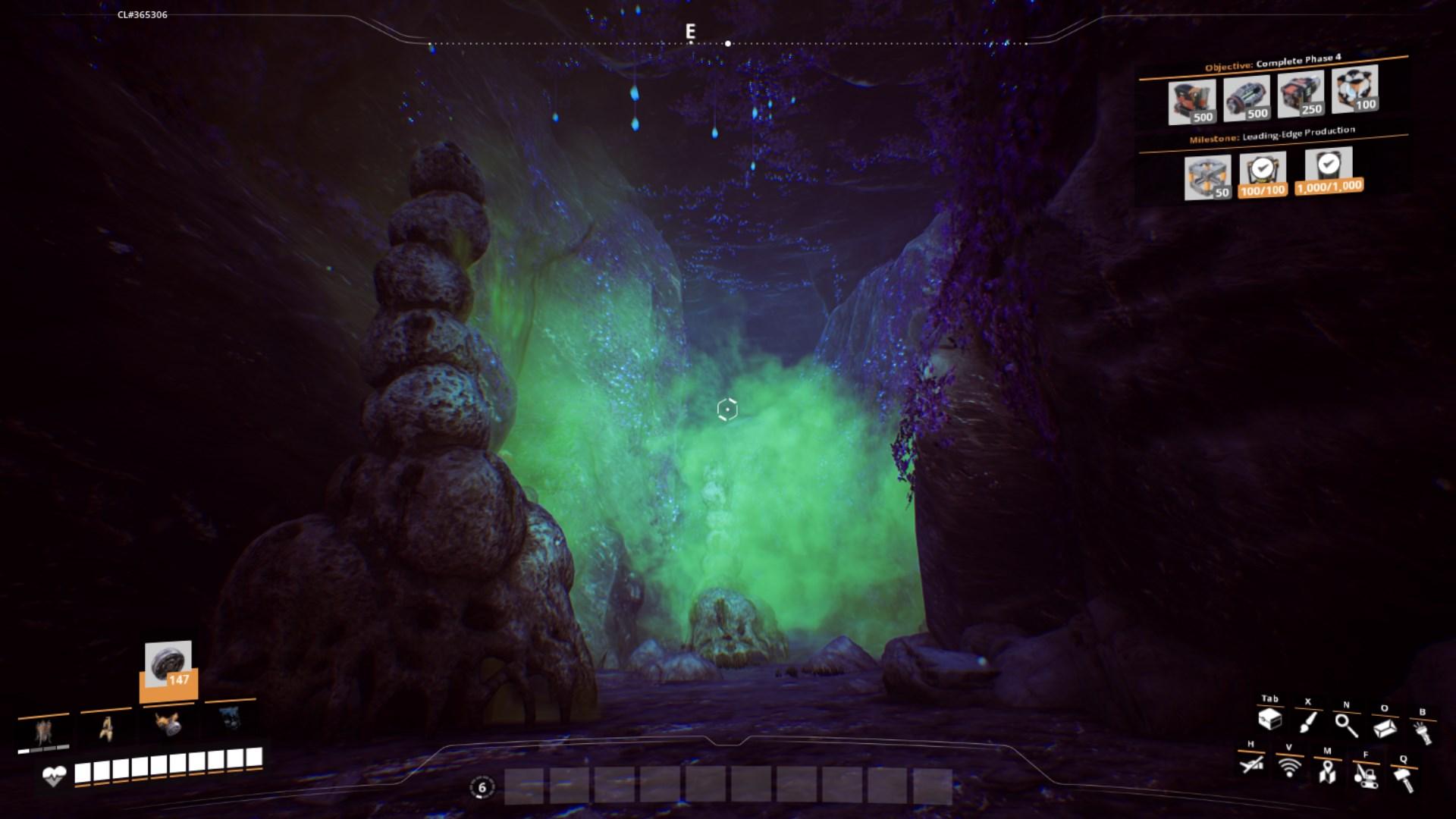Screen dimensions: 1456x819
Task: Select the paintbrush customizer icon
Action: coord(1308,721)
